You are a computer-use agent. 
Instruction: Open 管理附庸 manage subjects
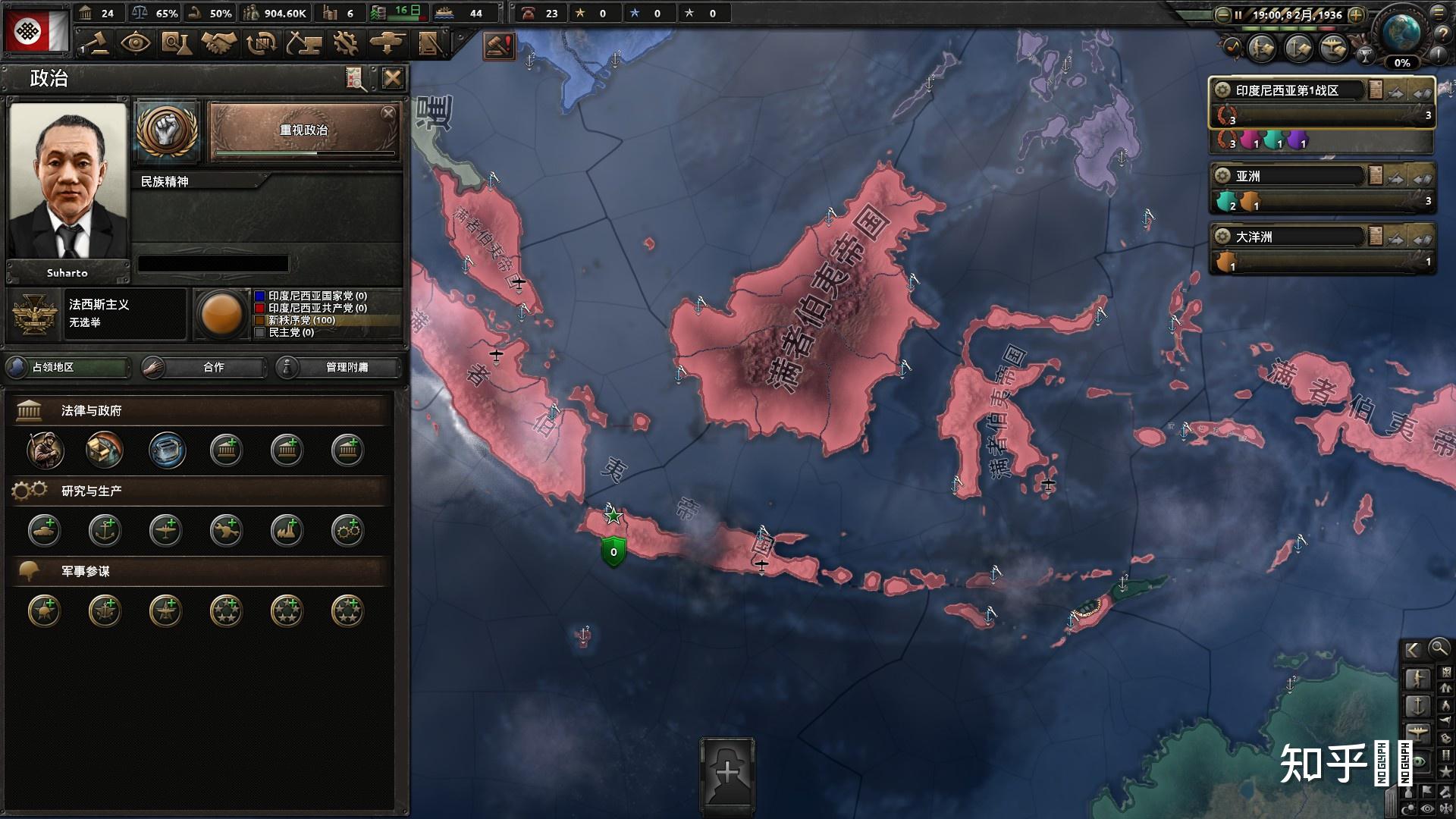[x=338, y=367]
